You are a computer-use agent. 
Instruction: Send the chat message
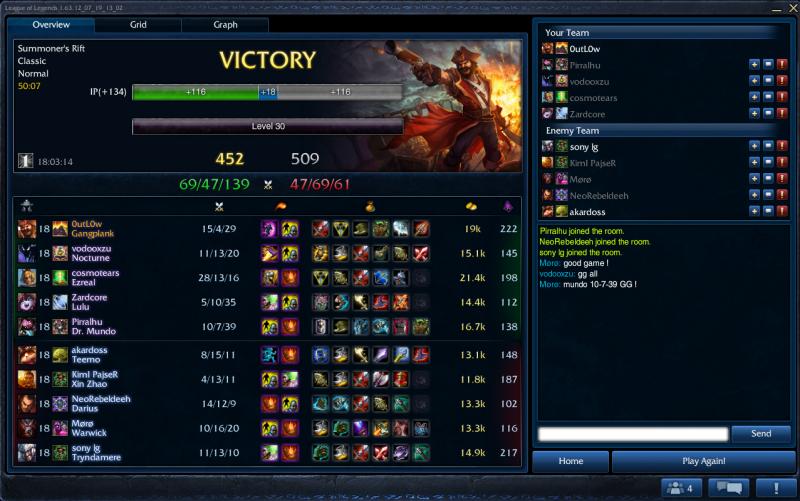pyautogui.click(x=760, y=434)
